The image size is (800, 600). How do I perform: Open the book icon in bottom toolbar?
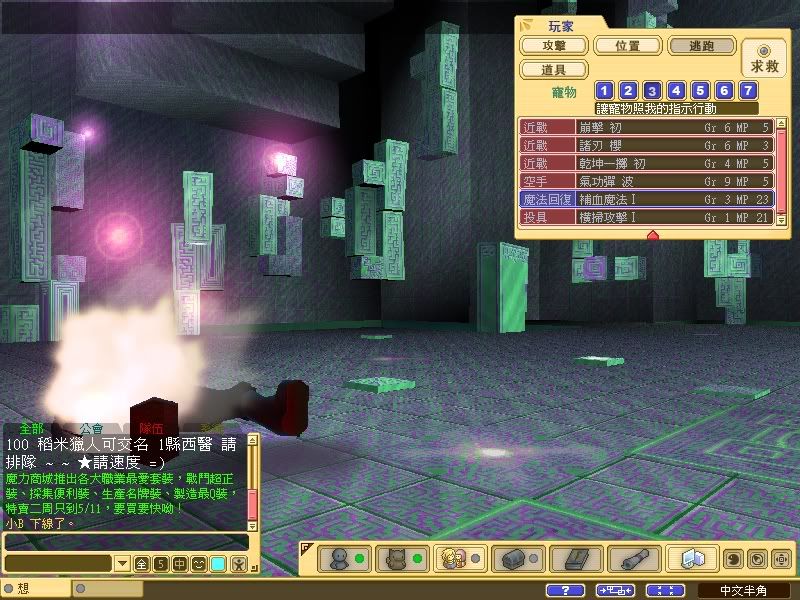coord(579,557)
